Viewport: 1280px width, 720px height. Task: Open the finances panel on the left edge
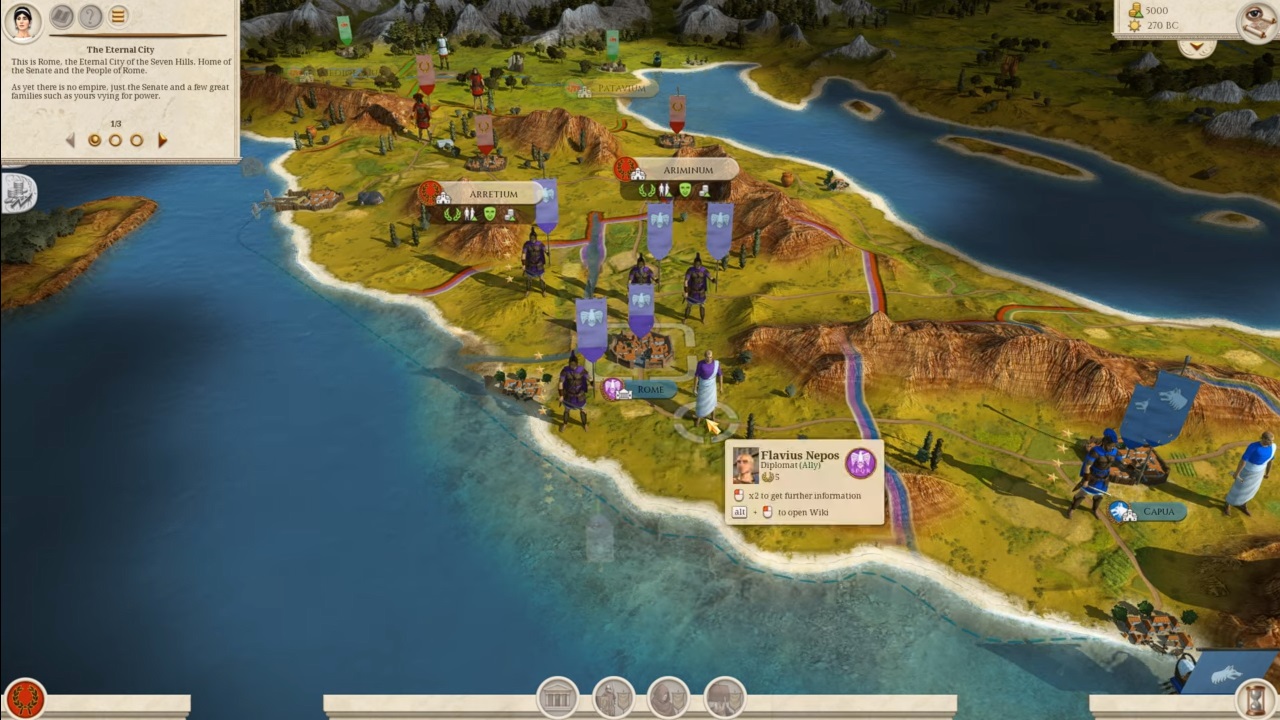pyautogui.click(x=17, y=192)
